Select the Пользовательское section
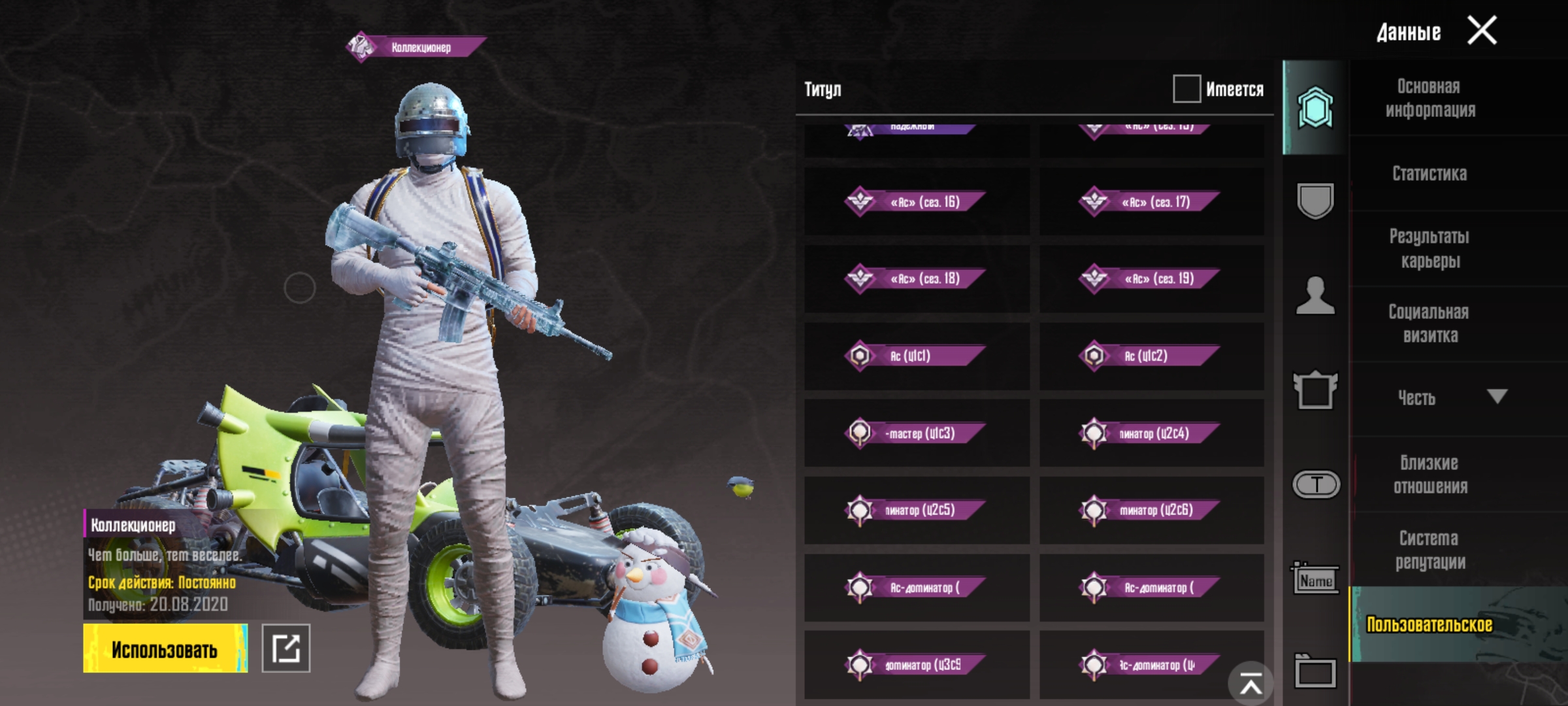 pyautogui.click(x=1429, y=624)
